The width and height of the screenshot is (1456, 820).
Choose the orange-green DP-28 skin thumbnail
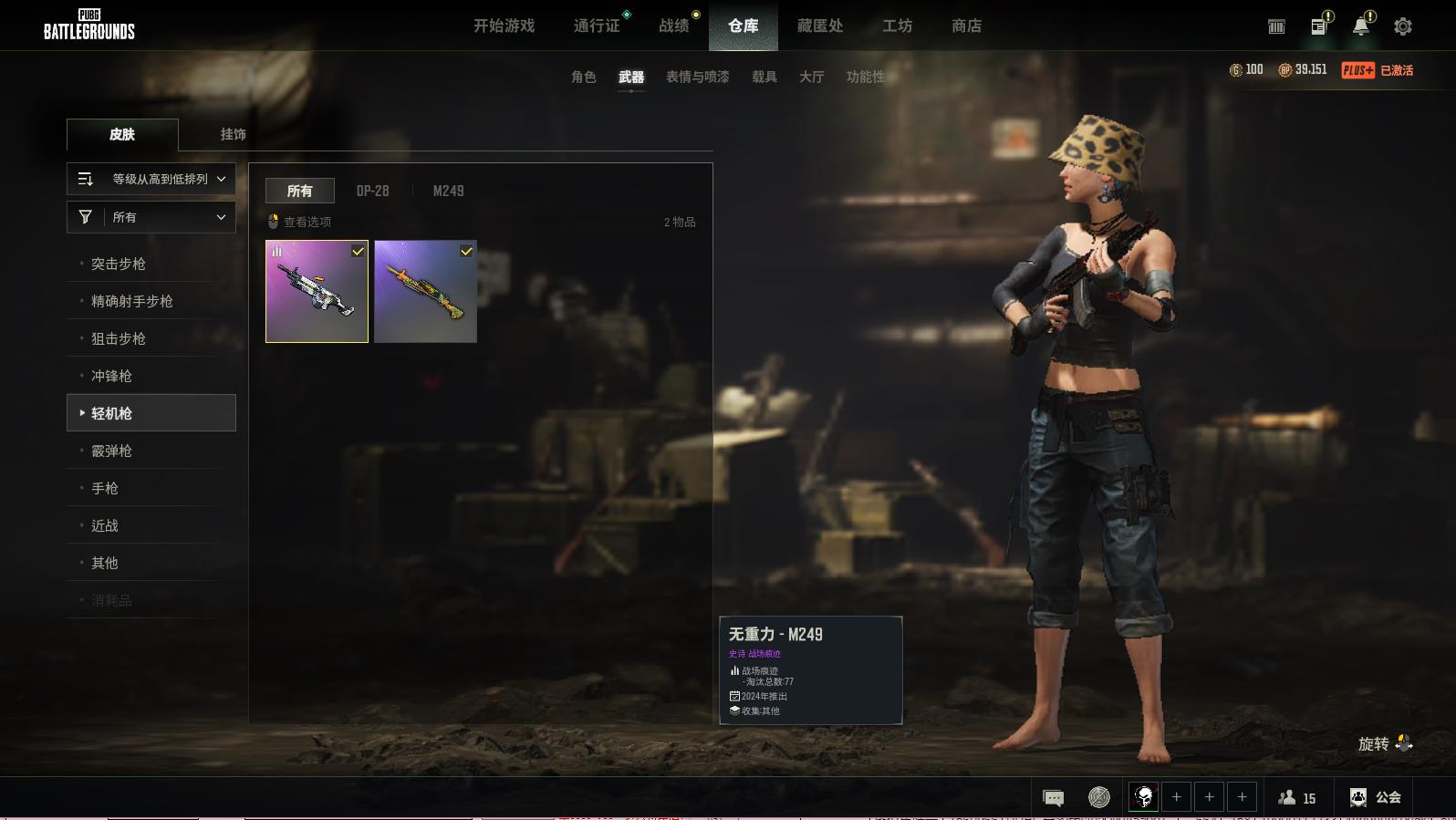[425, 292]
